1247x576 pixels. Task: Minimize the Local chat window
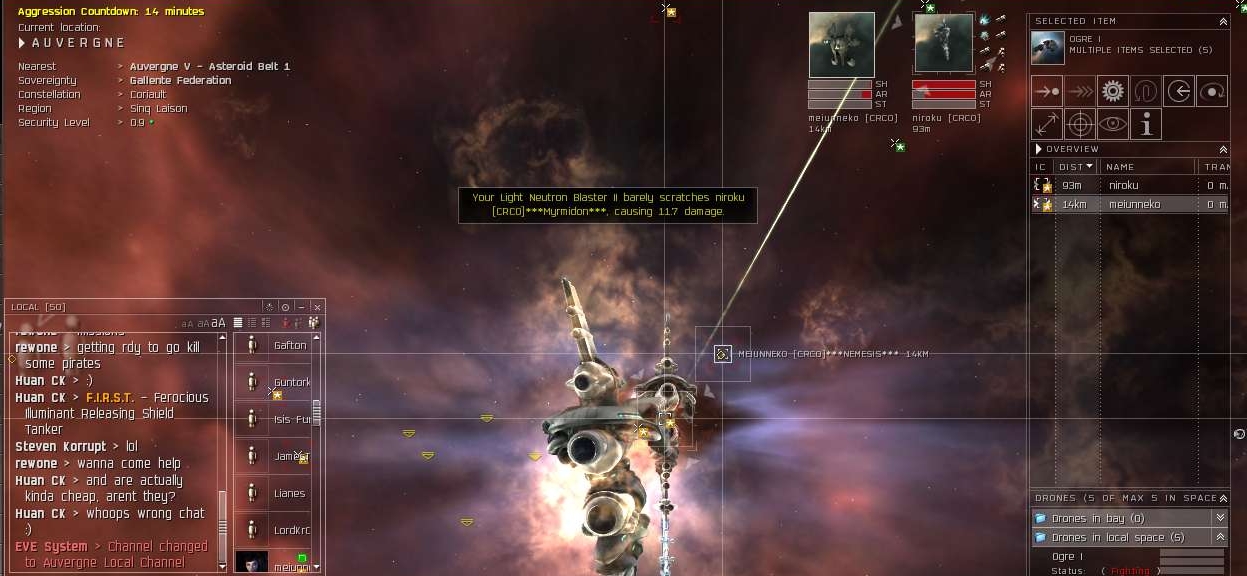[301, 307]
